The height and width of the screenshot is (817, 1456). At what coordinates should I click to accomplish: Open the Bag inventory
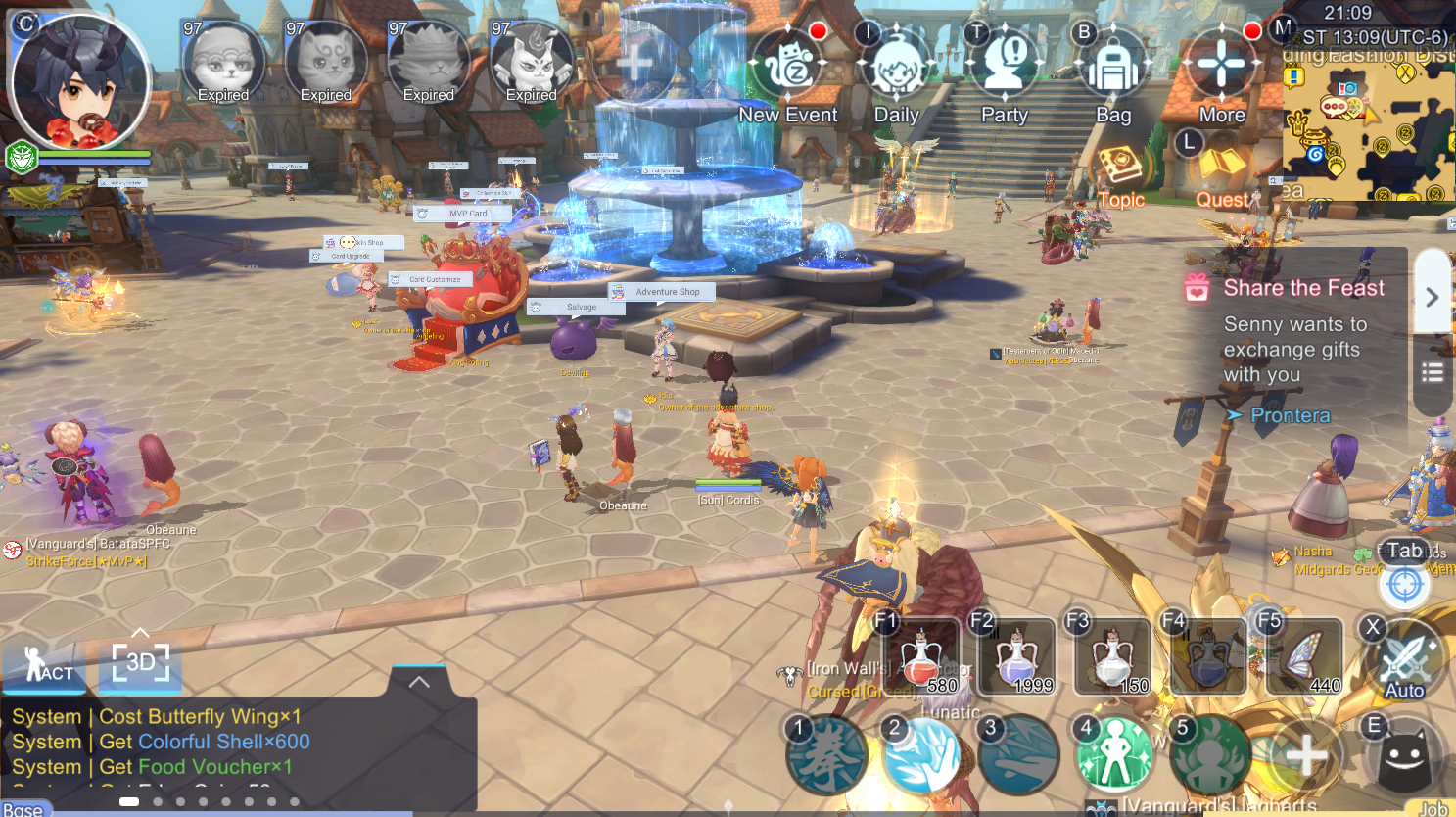pos(1113,71)
